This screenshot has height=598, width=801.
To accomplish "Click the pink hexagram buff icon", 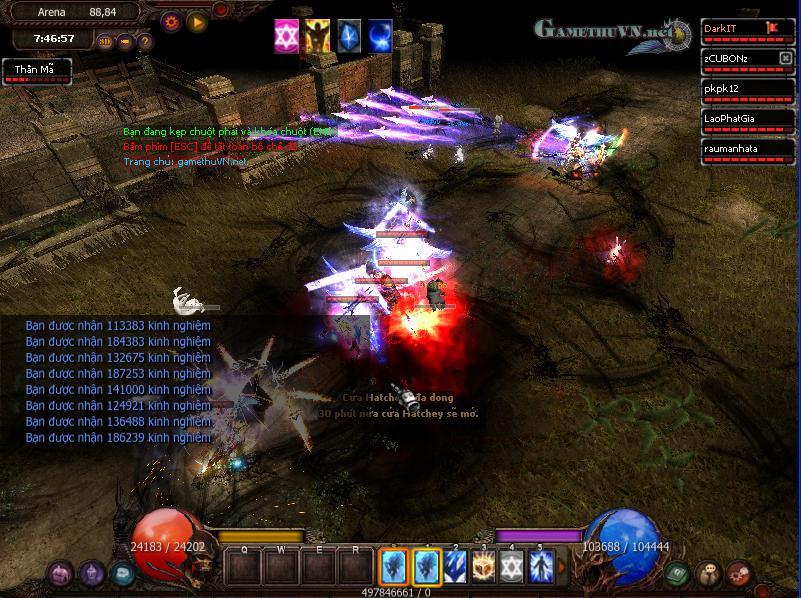I will pyautogui.click(x=286, y=35).
